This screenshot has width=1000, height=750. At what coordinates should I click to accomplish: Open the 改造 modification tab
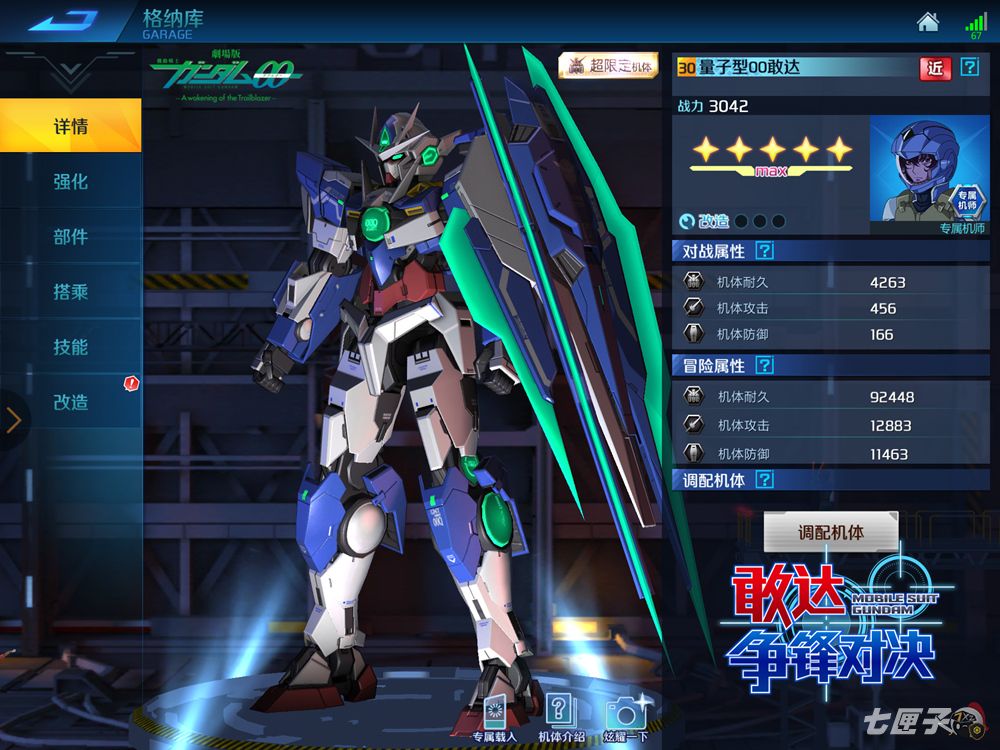tap(70, 402)
